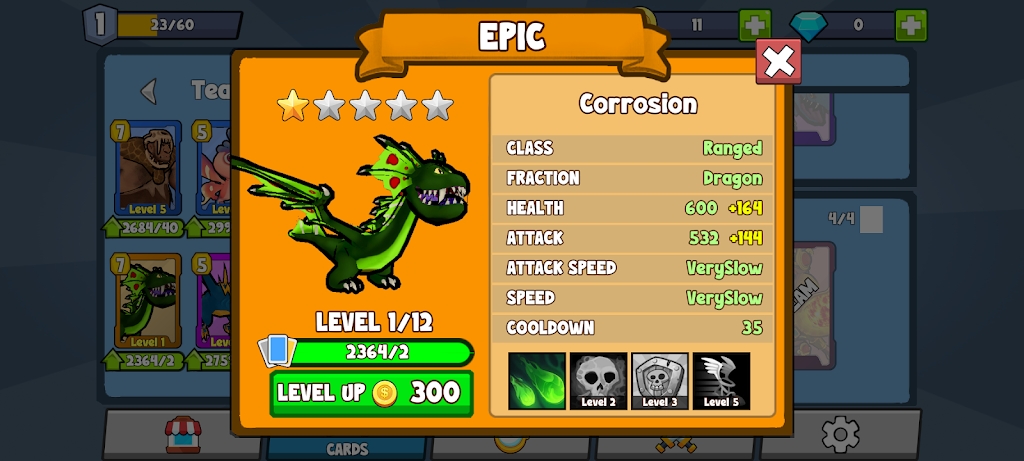Image resolution: width=1024 pixels, height=461 pixels.
Task: Level up Corrosion for 300 coins
Action: click(371, 392)
